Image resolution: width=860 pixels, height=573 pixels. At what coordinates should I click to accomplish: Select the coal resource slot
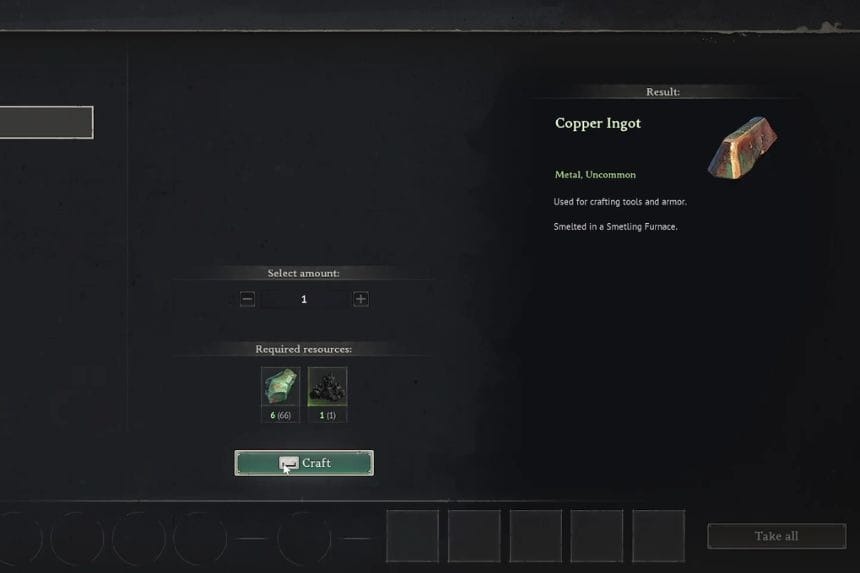pos(327,386)
